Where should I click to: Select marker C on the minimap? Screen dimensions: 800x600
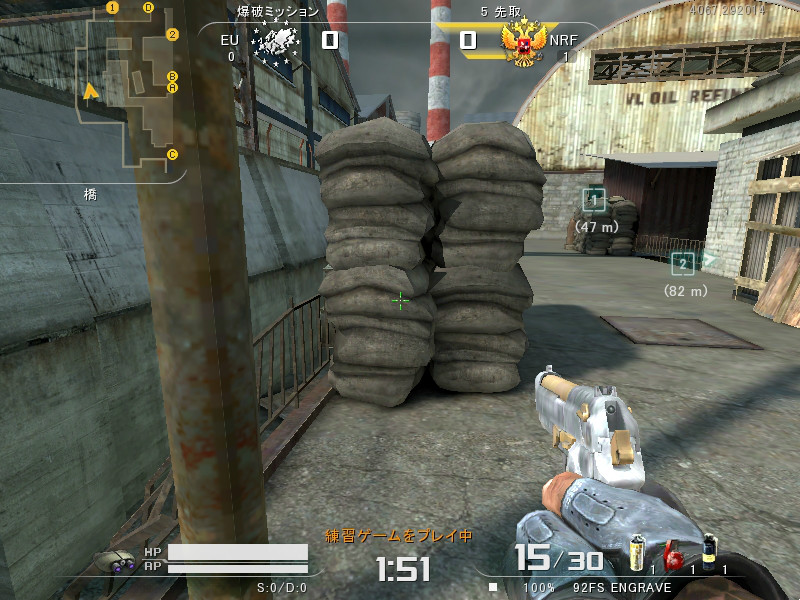(x=172, y=154)
